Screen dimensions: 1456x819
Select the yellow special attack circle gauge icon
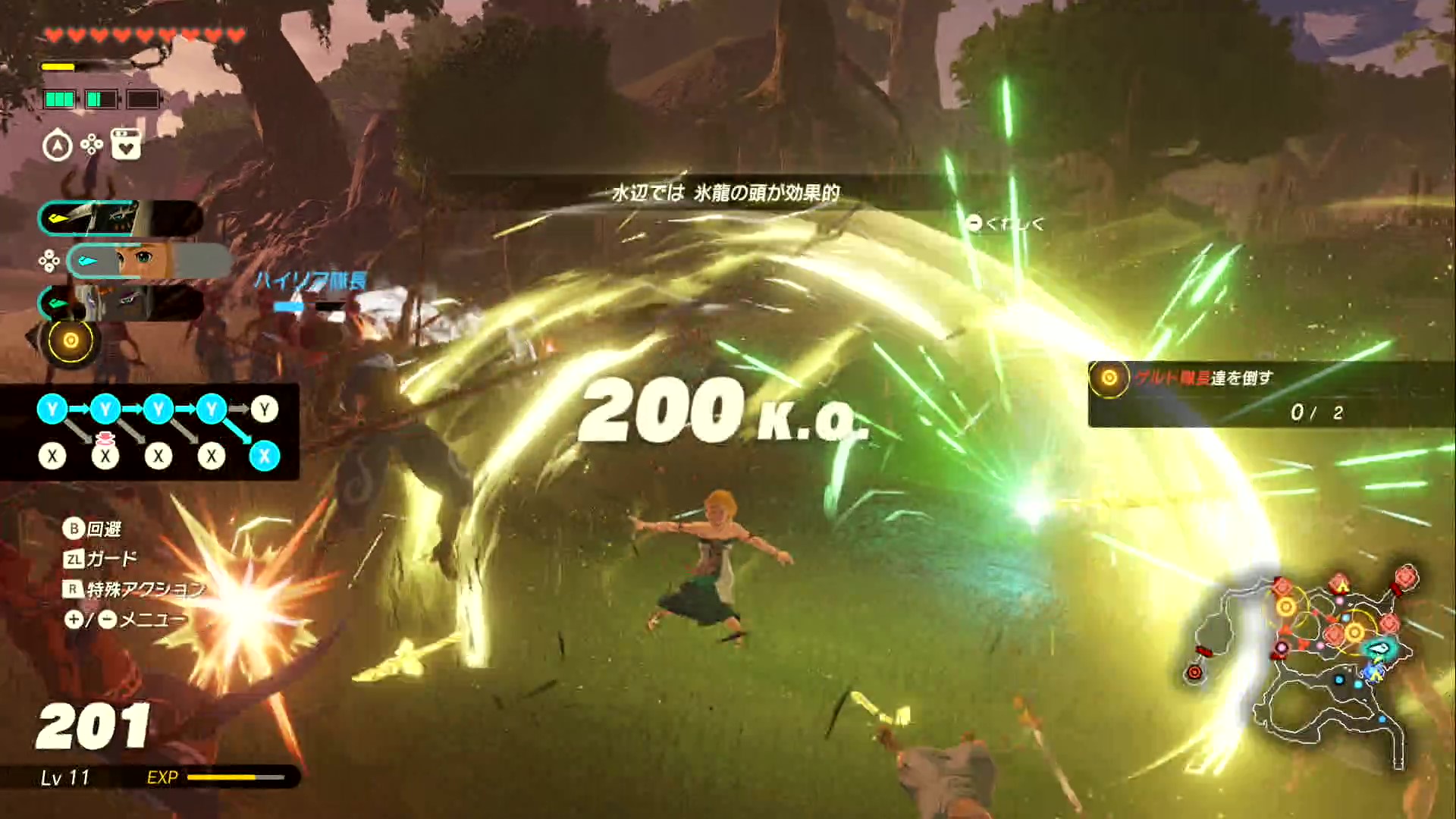pos(71,340)
